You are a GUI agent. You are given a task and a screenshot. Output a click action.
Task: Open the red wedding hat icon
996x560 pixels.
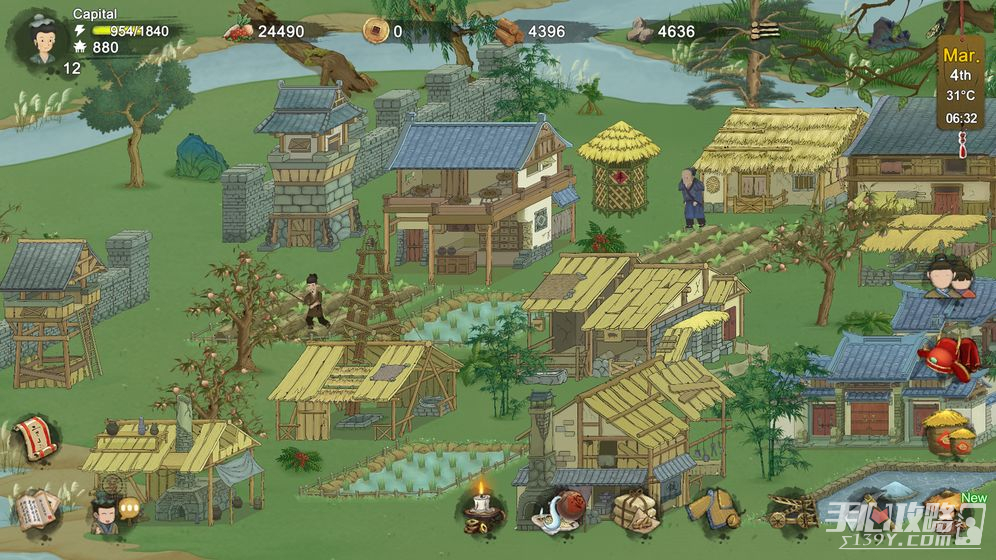pos(948,357)
